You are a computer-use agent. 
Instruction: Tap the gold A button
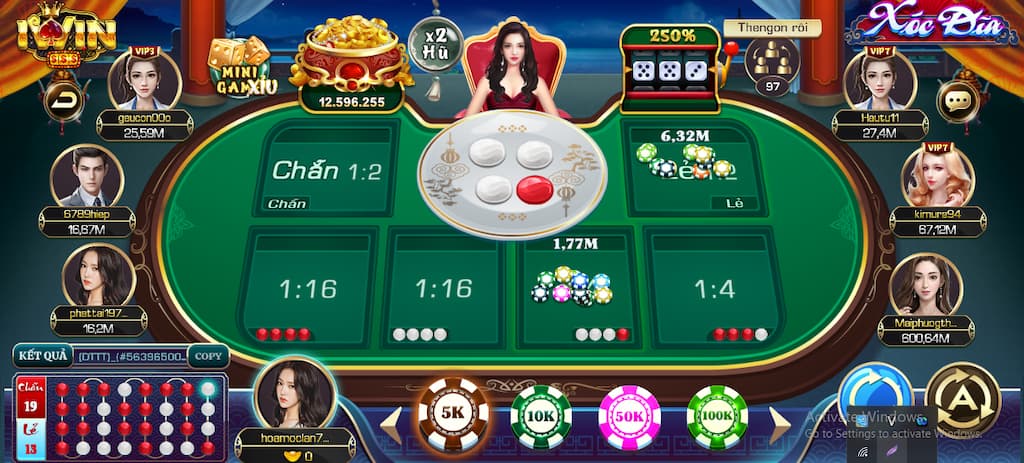(x=962, y=400)
